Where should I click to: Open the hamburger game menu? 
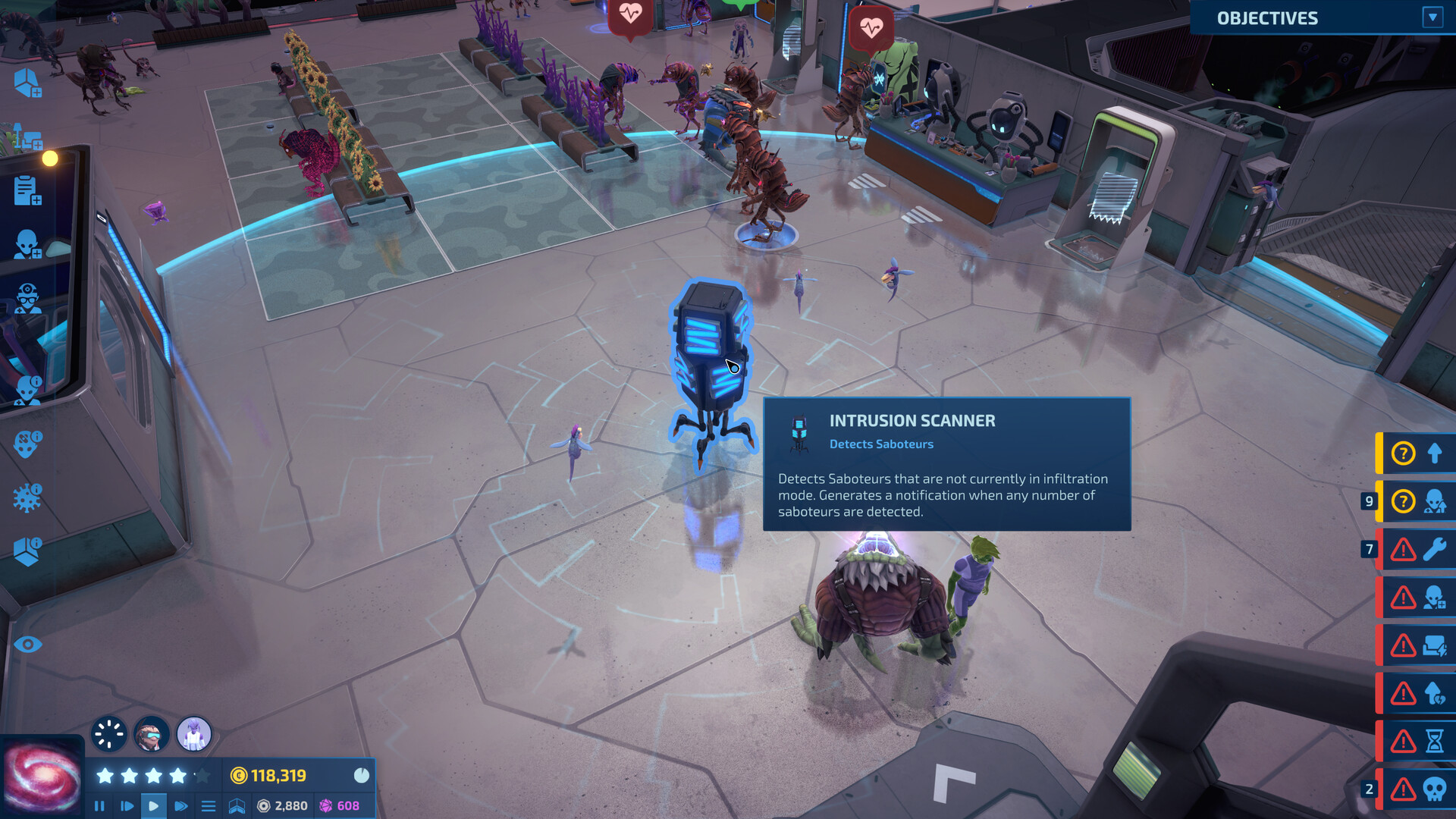tap(209, 806)
